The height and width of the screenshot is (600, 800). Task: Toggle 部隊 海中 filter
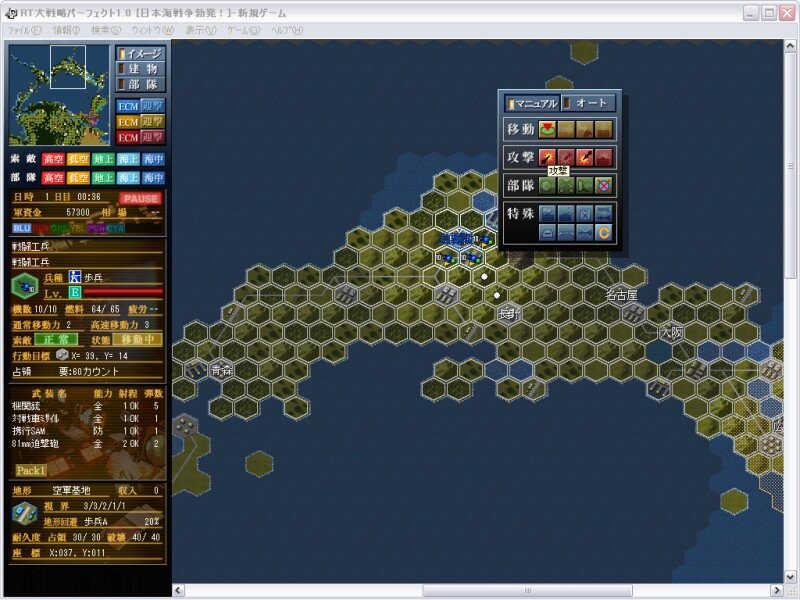point(153,177)
